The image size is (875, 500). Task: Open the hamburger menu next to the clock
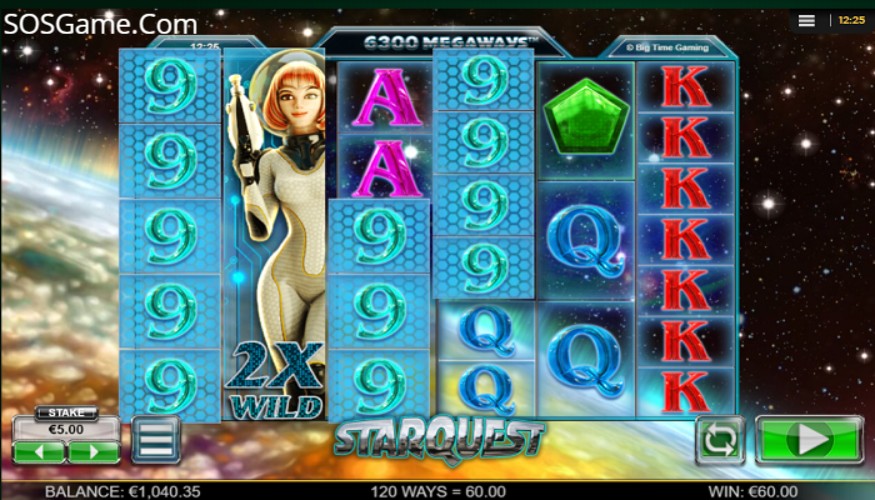[807, 20]
